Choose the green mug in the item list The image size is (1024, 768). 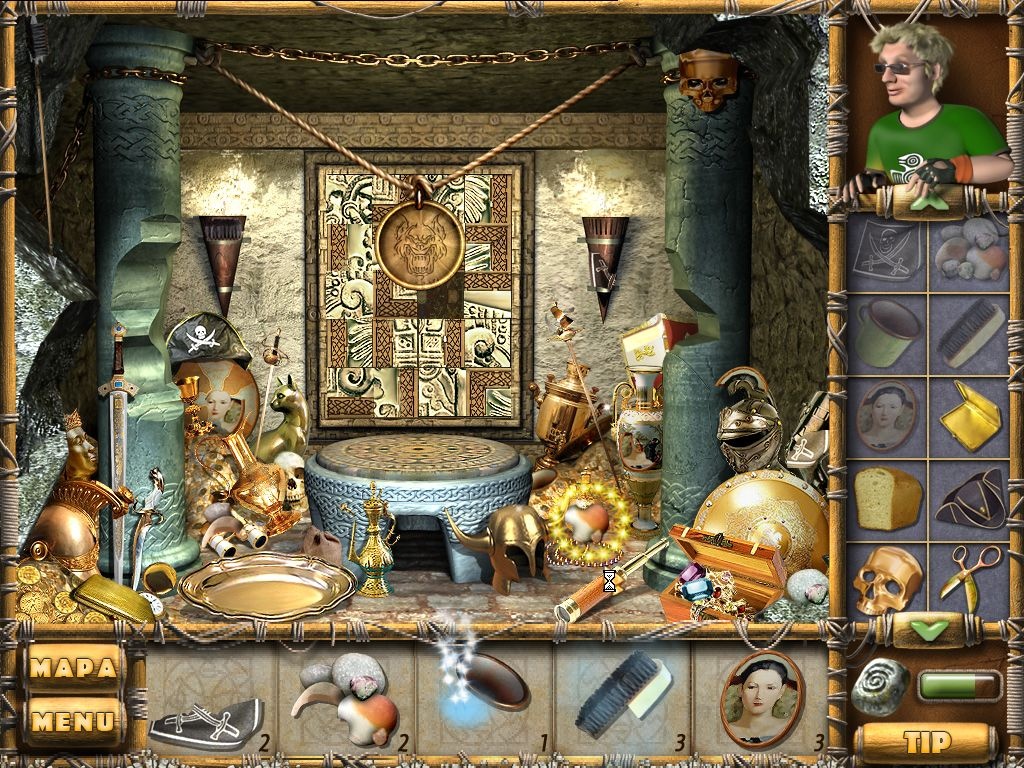click(886, 333)
